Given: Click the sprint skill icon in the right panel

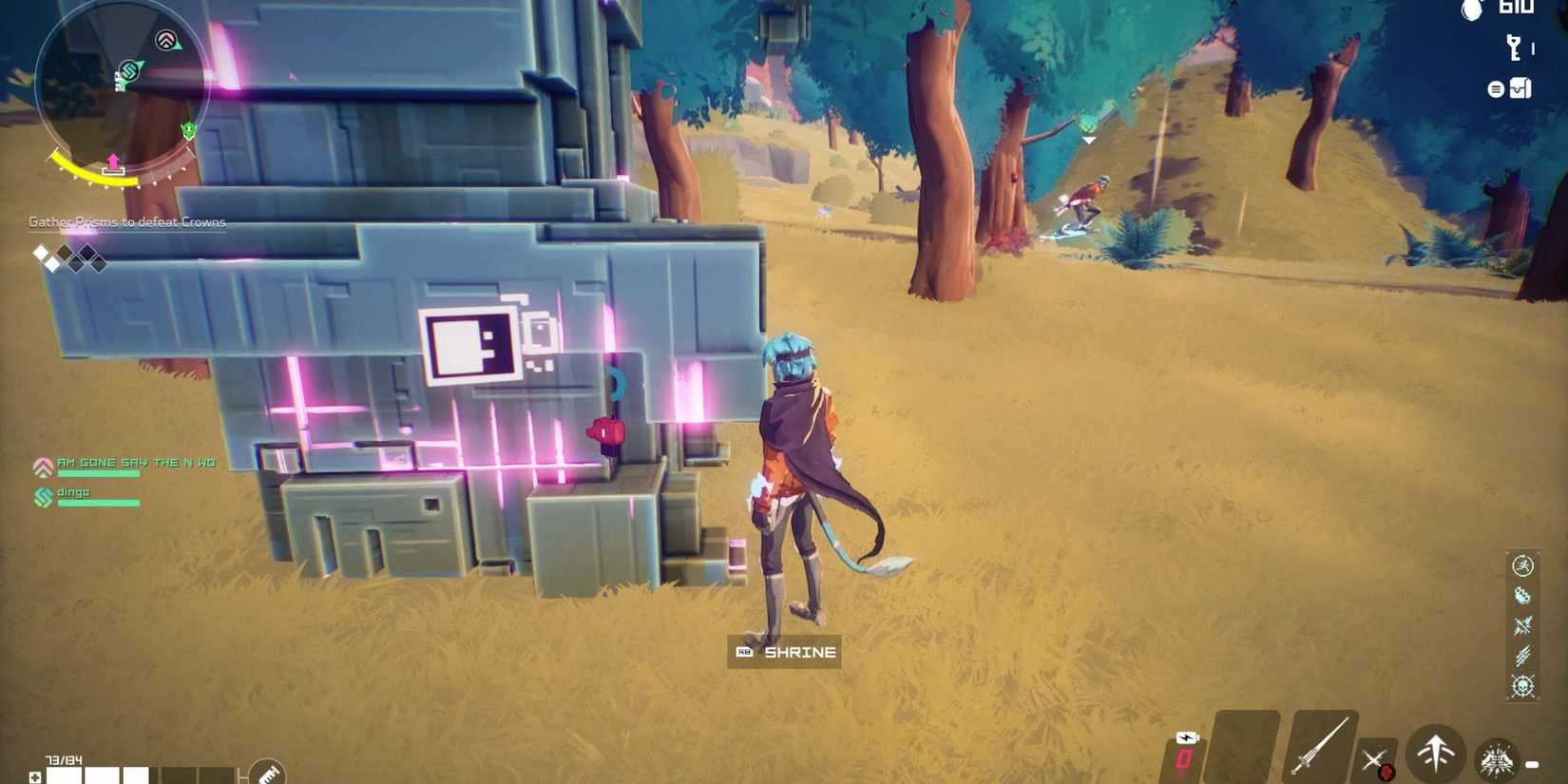Looking at the screenshot, I should click(1524, 566).
